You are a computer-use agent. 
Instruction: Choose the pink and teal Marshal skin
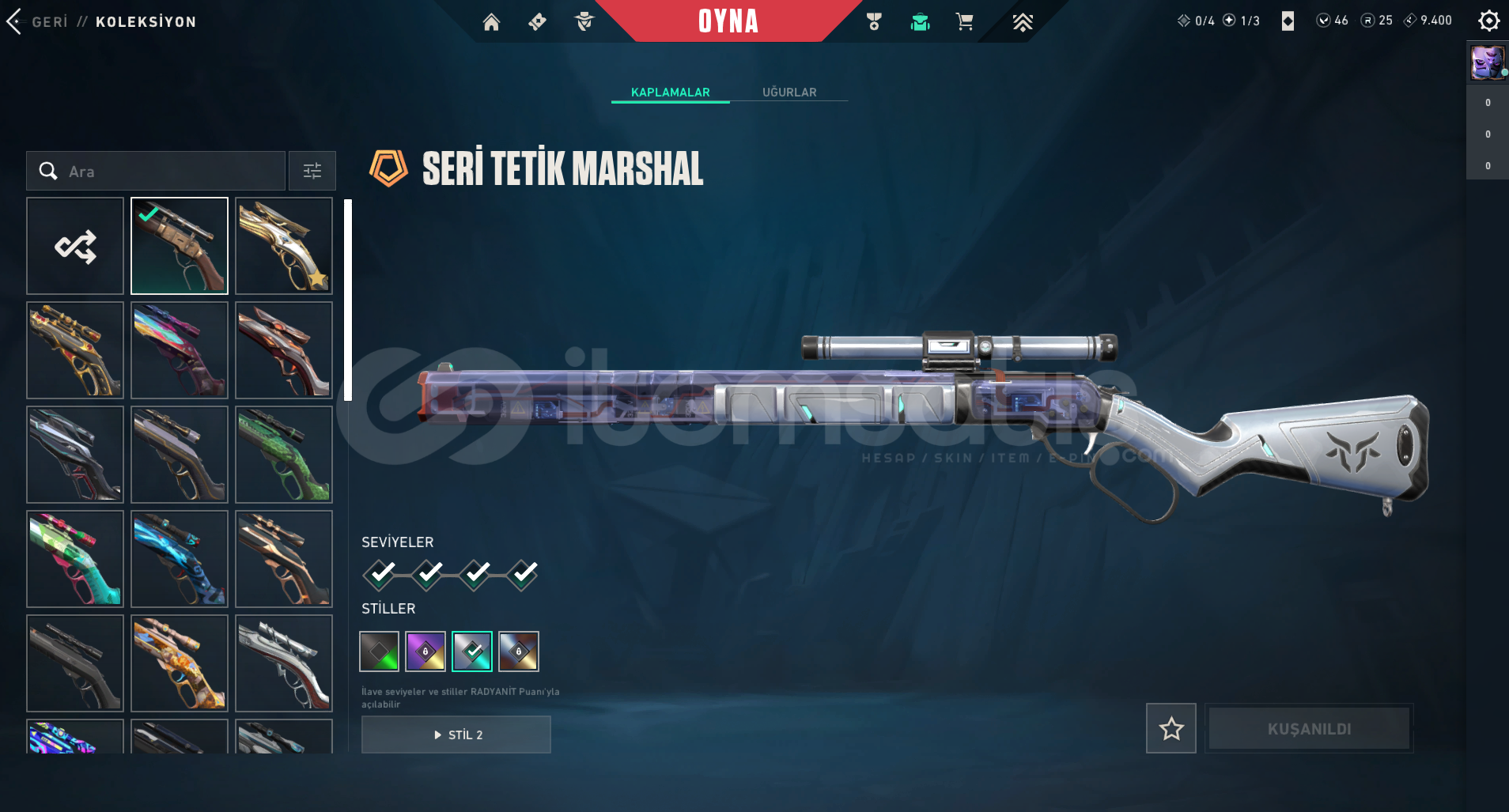(75, 559)
